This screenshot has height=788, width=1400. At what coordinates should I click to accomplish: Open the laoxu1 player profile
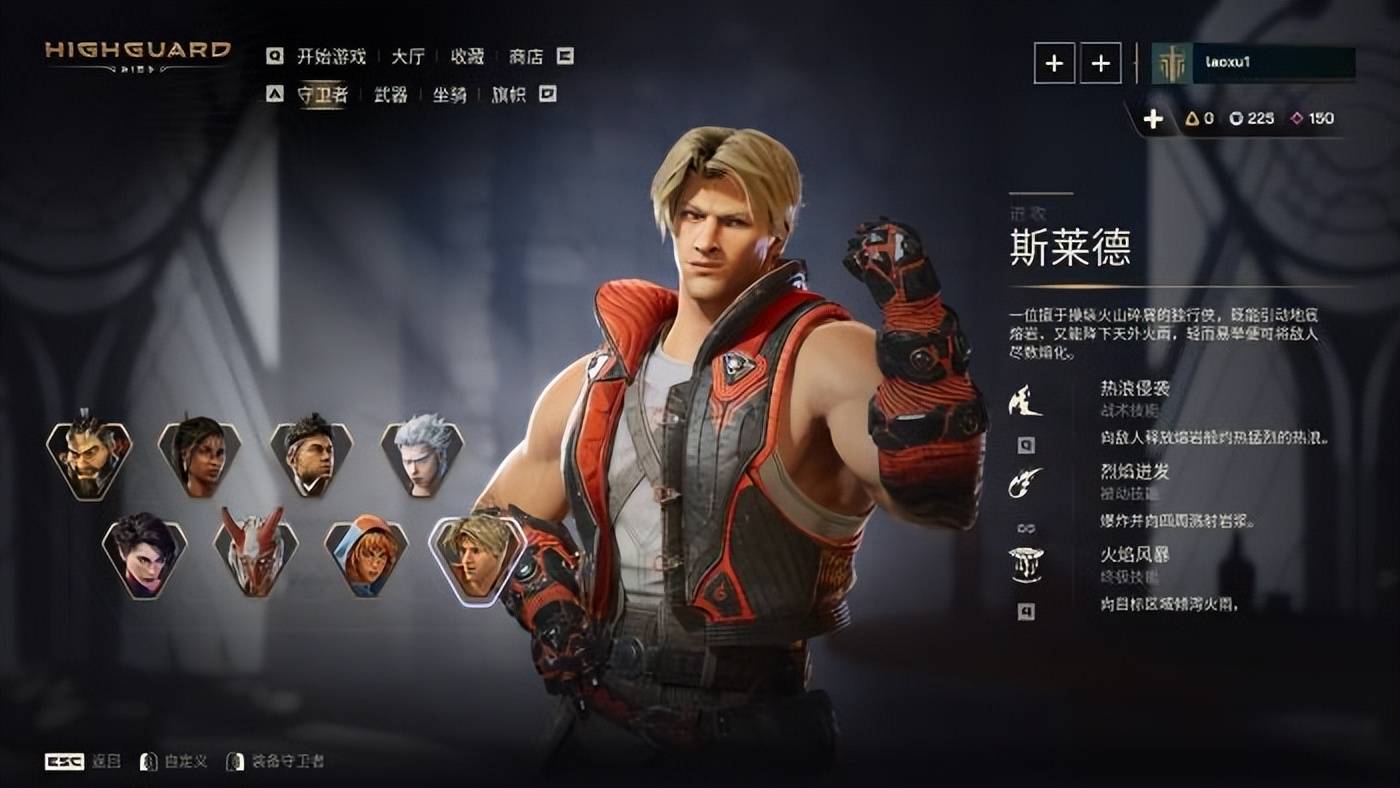tap(1254, 63)
